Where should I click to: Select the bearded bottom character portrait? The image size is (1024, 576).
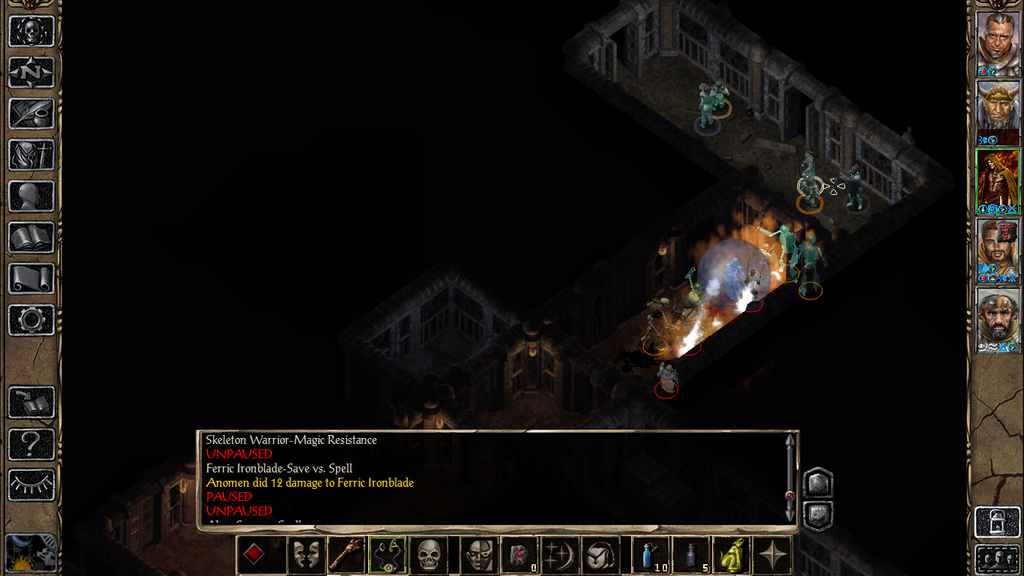(x=997, y=320)
